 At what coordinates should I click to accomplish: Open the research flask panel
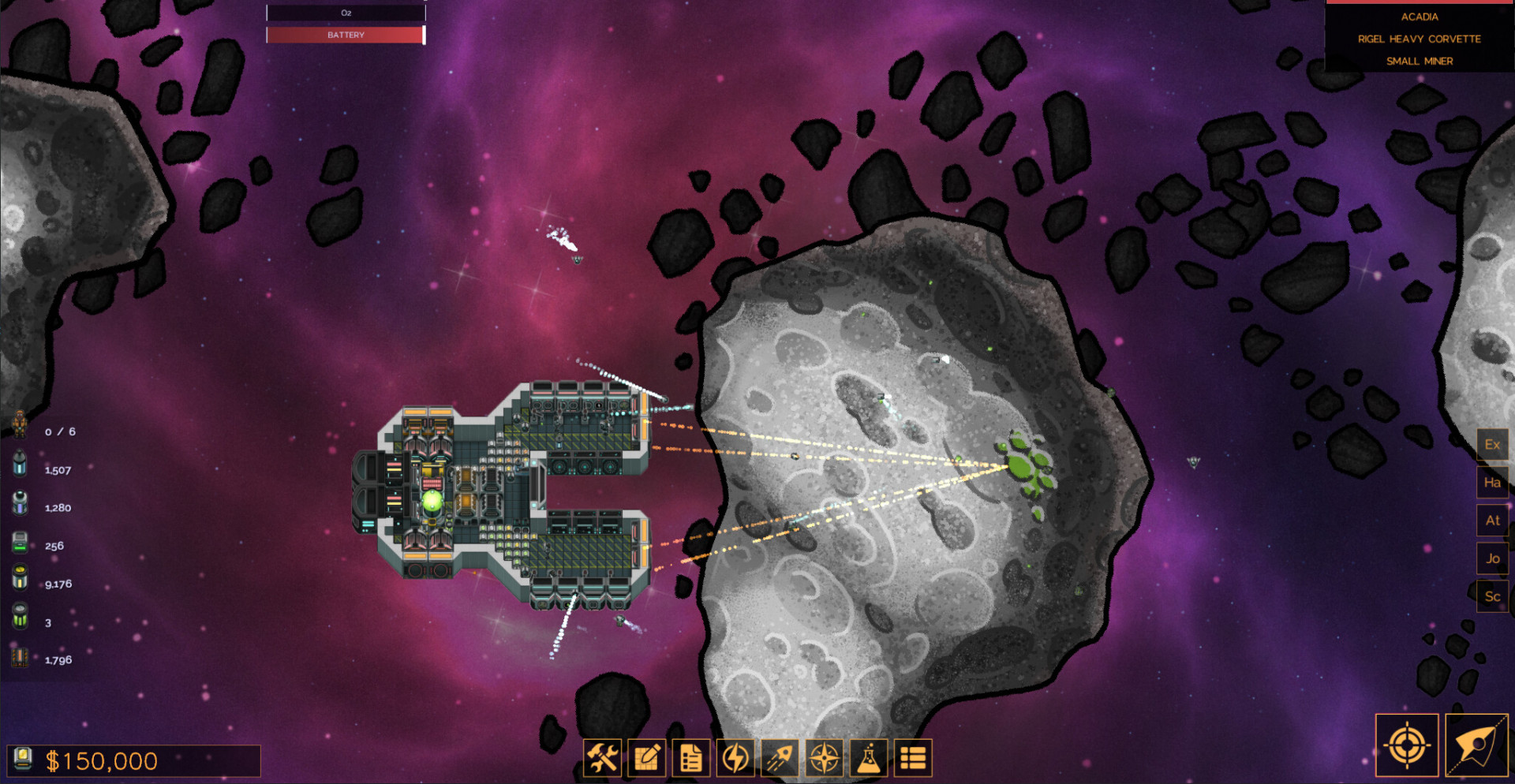point(869,759)
